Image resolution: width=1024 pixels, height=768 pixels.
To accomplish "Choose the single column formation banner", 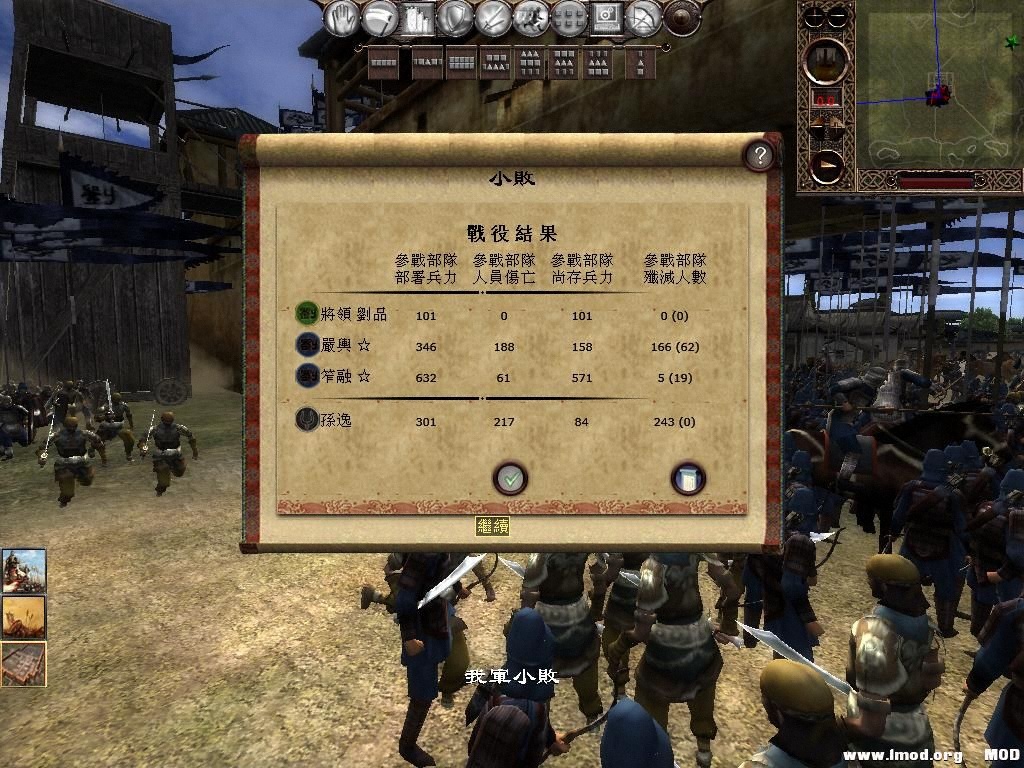I will (x=640, y=62).
